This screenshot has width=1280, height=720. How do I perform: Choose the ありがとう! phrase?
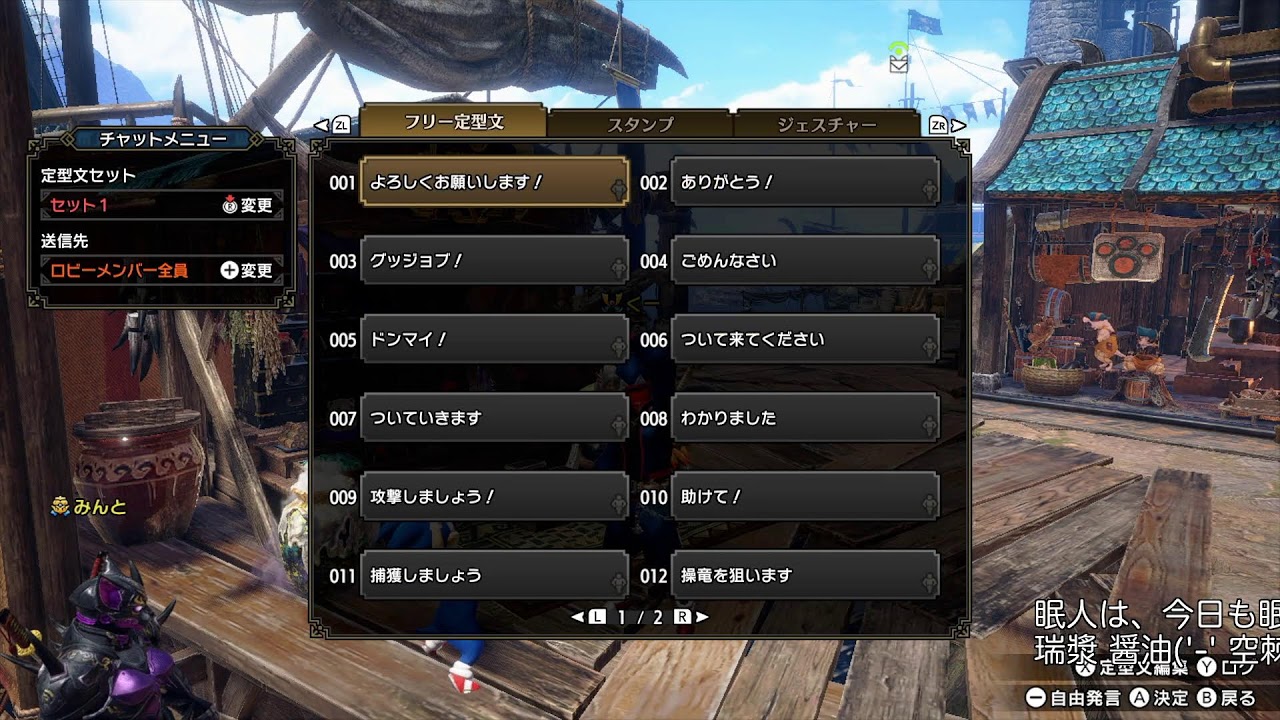point(804,182)
